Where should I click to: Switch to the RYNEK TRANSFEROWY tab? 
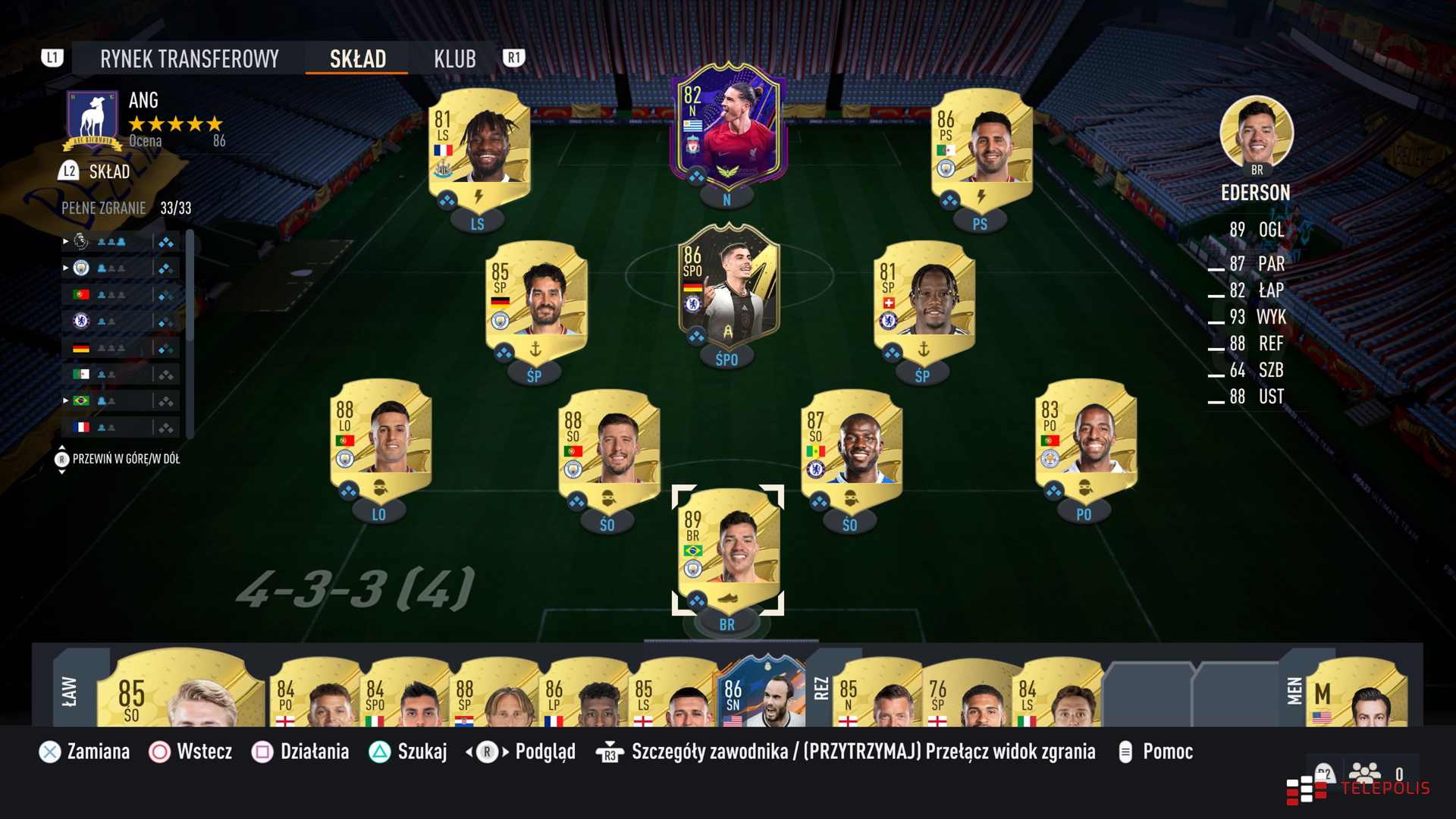point(189,58)
